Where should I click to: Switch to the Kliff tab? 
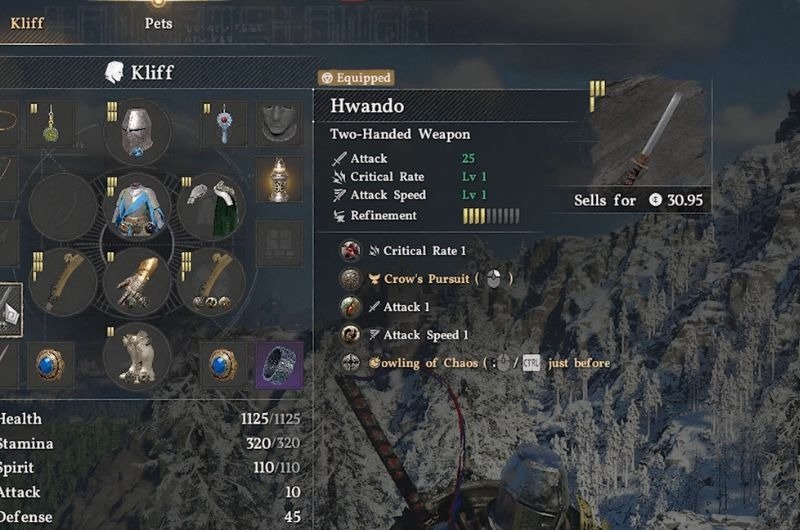pyautogui.click(x=27, y=22)
